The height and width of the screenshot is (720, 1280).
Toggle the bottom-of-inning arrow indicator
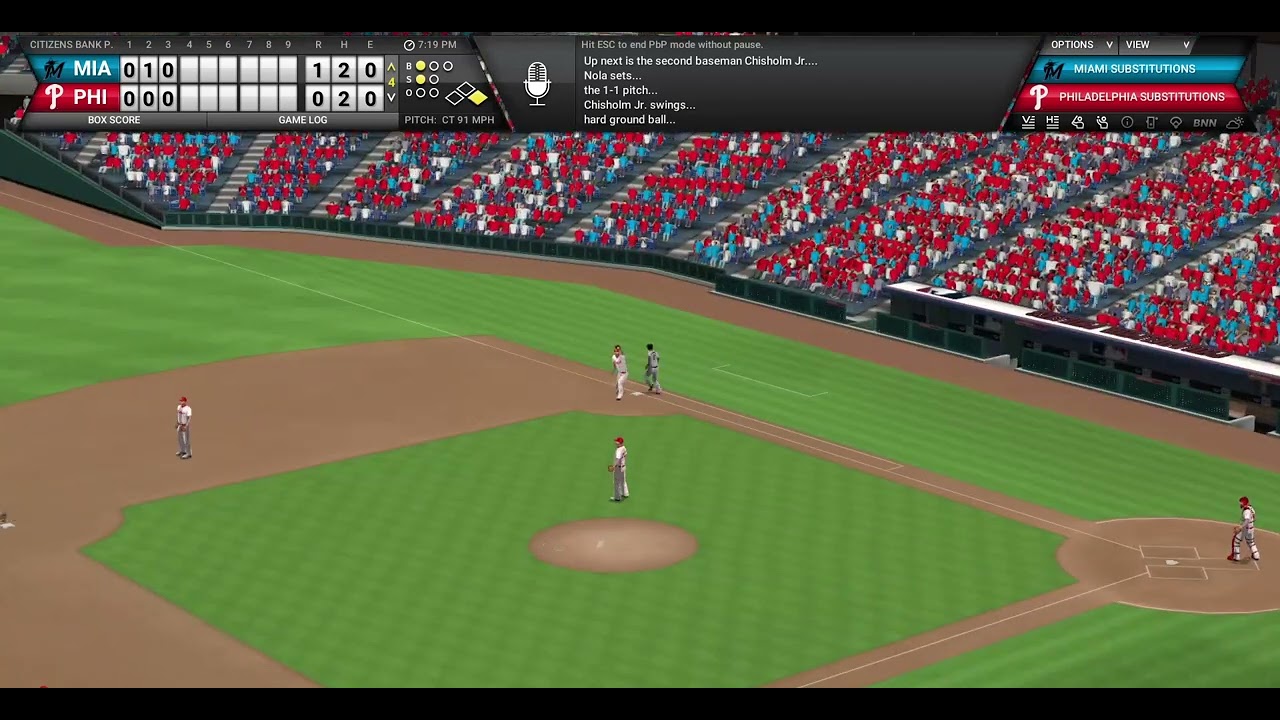coord(393,98)
